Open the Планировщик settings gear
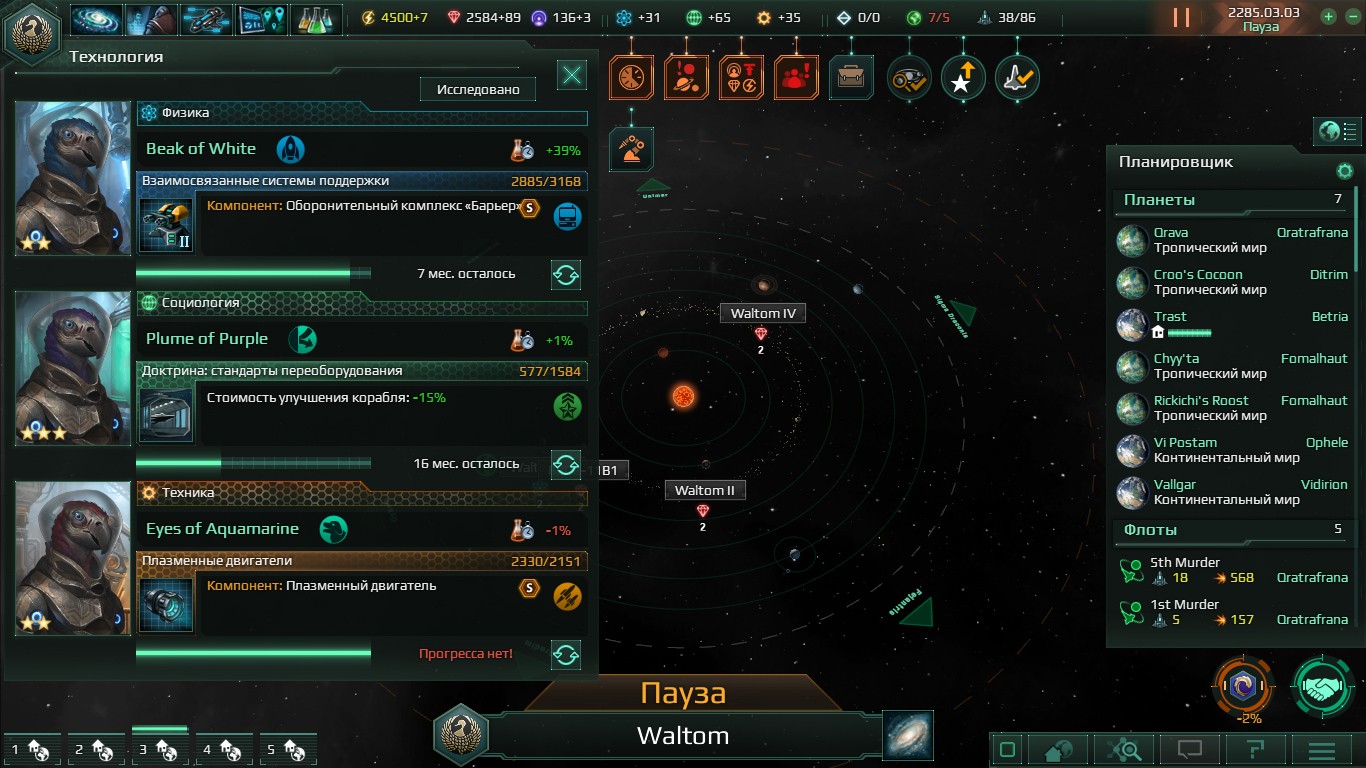 point(1345,171)
